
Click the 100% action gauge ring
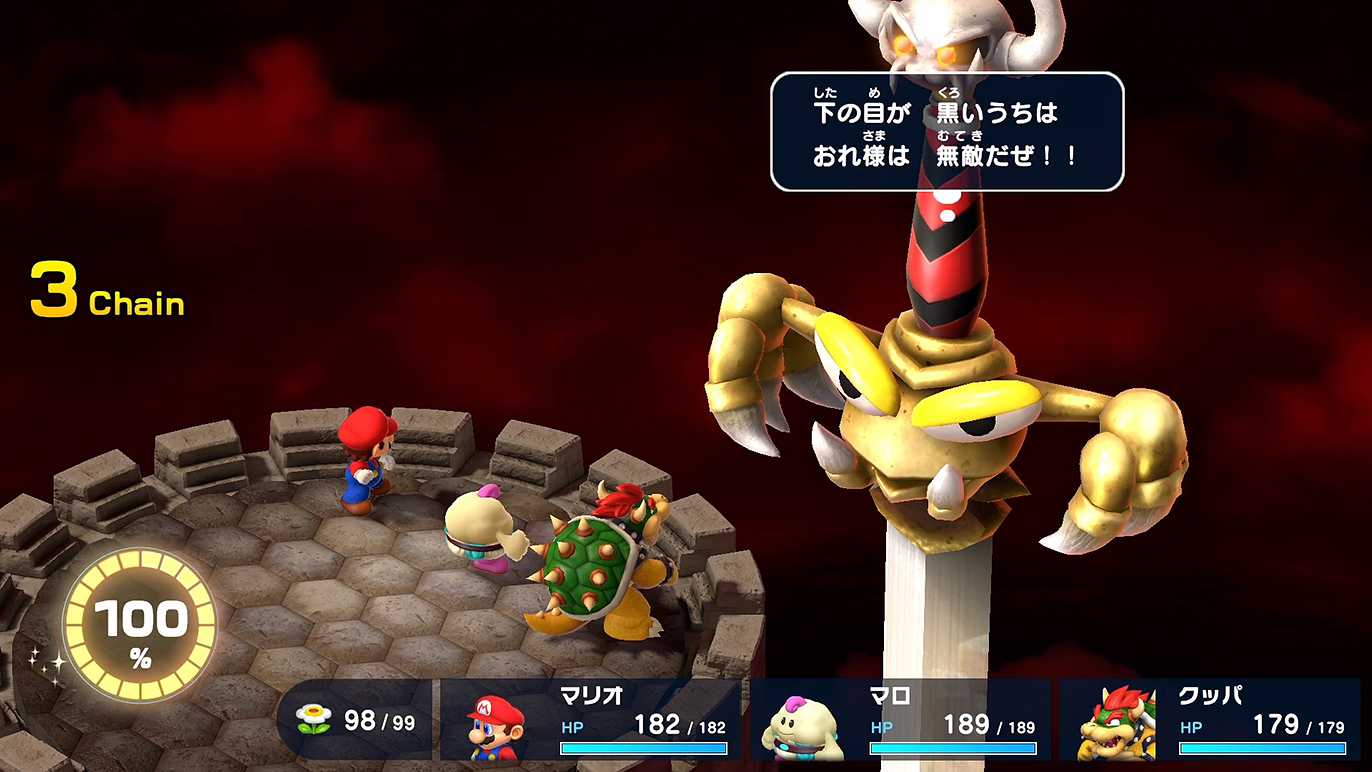pos(140,625)
